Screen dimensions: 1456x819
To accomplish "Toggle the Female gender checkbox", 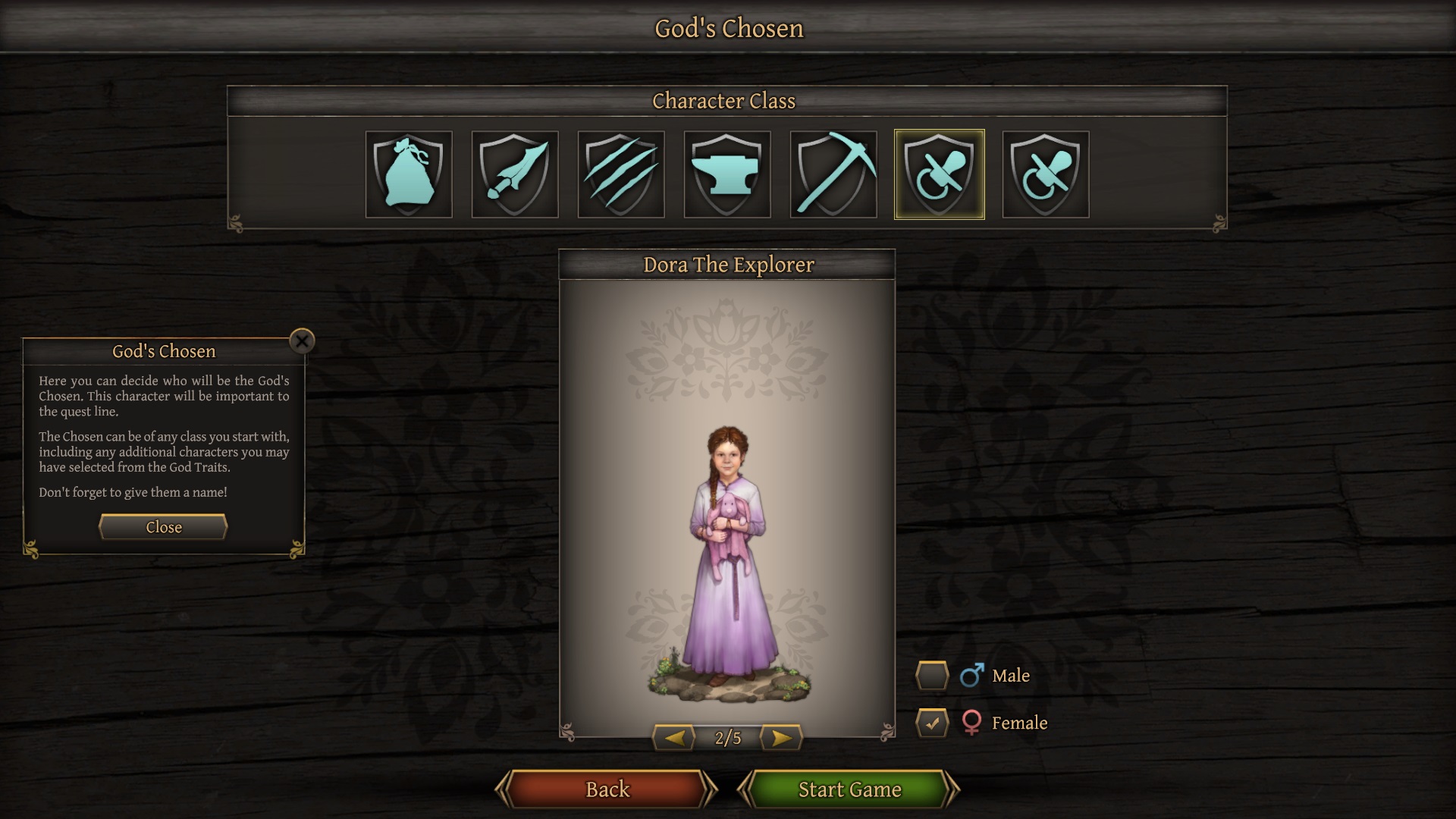I will (x=932, y=723).
